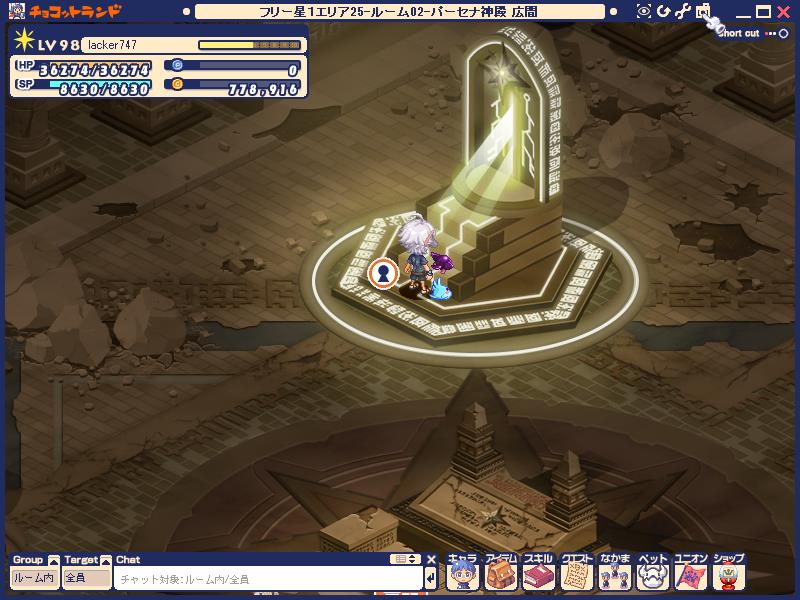Toggle the chat log display button

(405, 559)
